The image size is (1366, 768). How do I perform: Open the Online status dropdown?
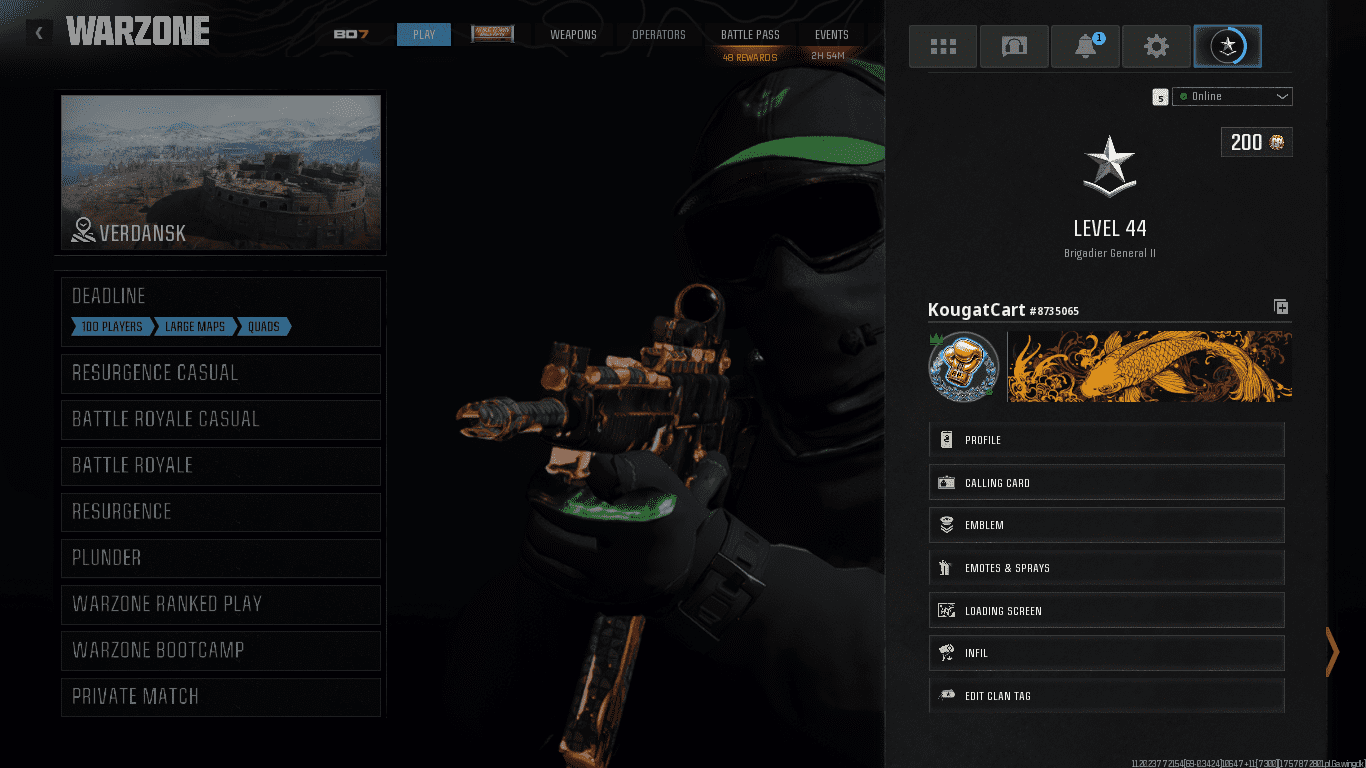1232,97
